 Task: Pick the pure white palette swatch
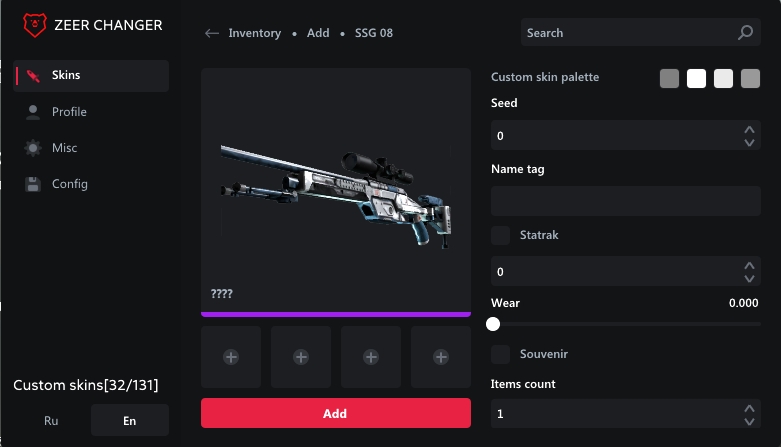[696, 78]
